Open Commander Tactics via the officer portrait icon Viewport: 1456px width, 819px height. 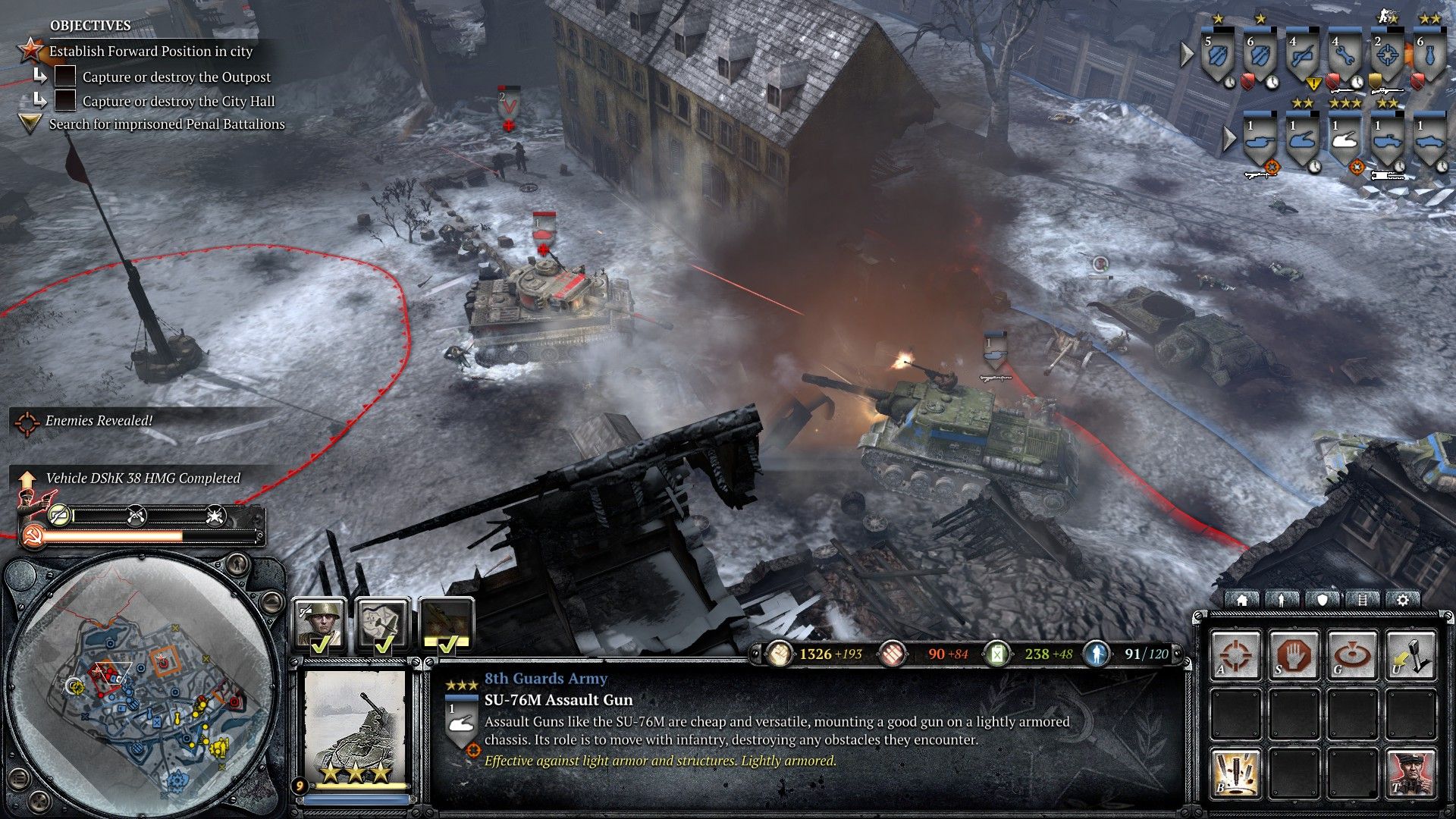1411,773
